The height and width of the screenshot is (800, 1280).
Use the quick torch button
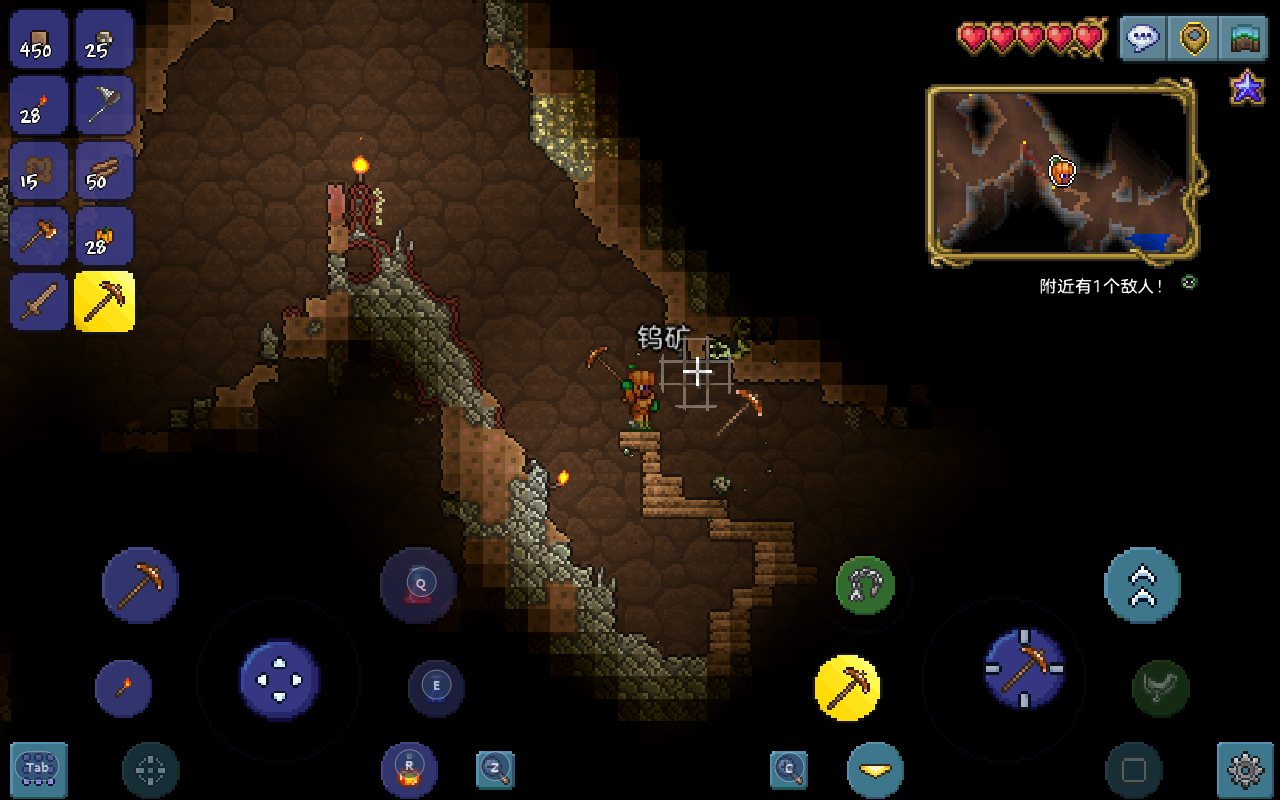click(x=124, y=688)
